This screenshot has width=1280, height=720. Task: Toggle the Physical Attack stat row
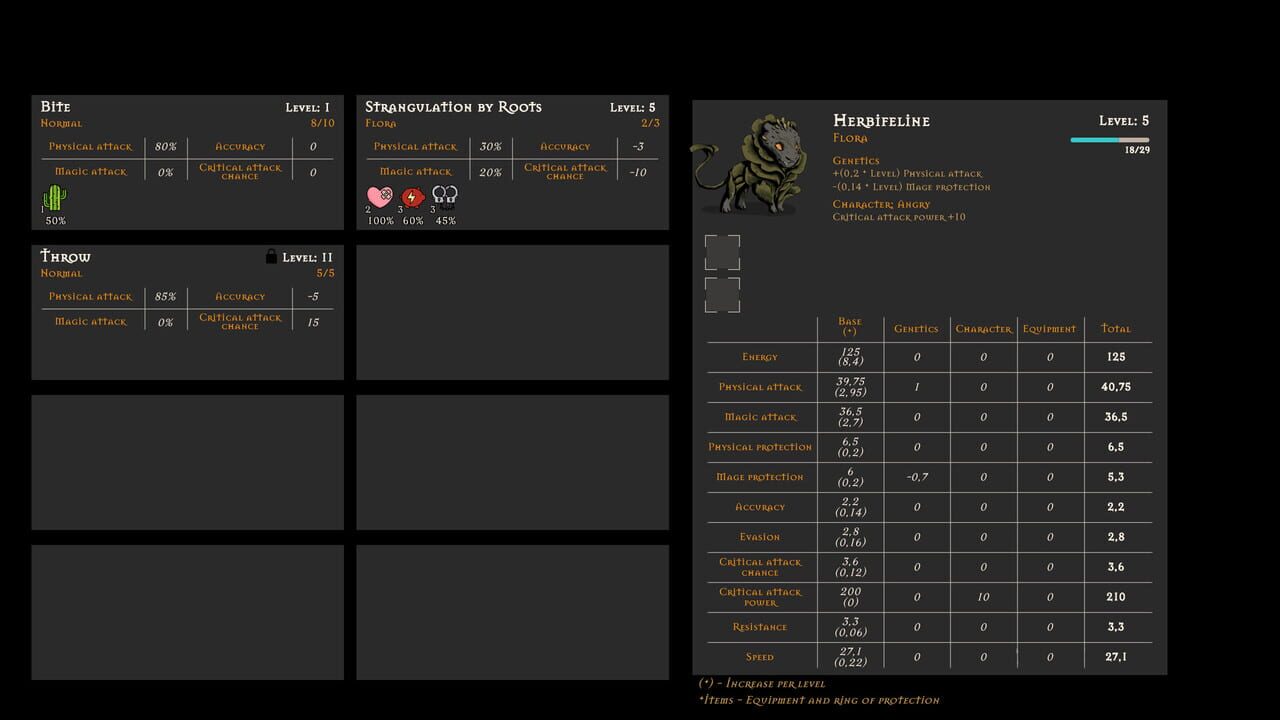pyautogui.click(x=760, y=387)
